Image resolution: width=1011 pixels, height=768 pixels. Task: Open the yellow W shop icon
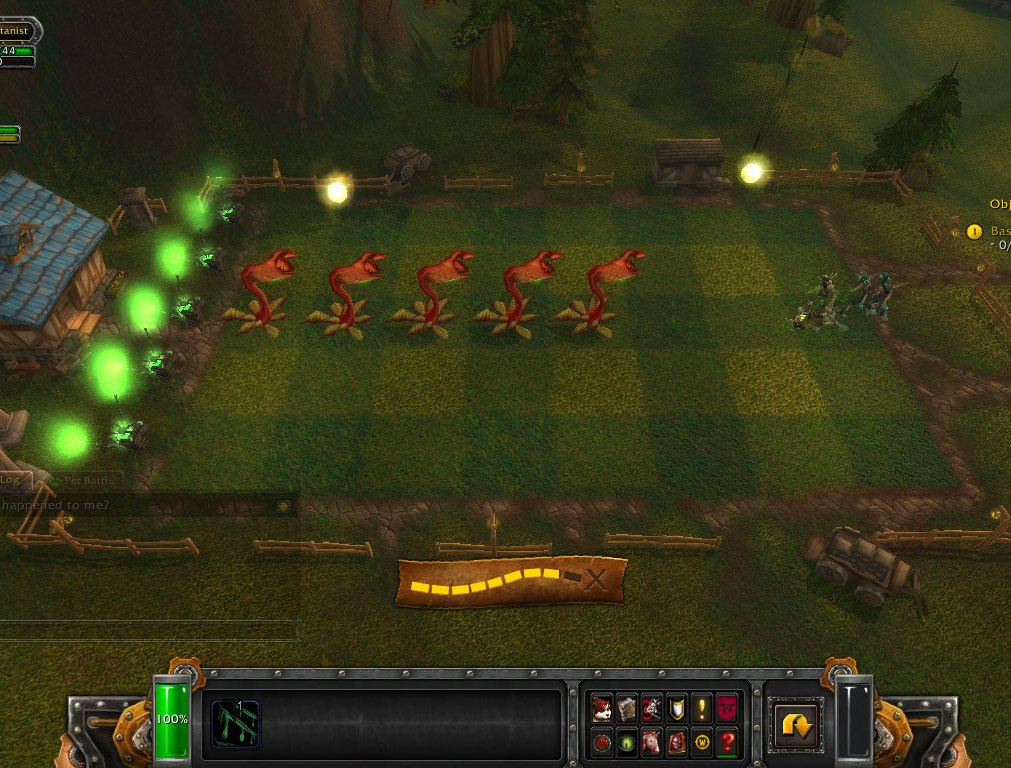702,743
